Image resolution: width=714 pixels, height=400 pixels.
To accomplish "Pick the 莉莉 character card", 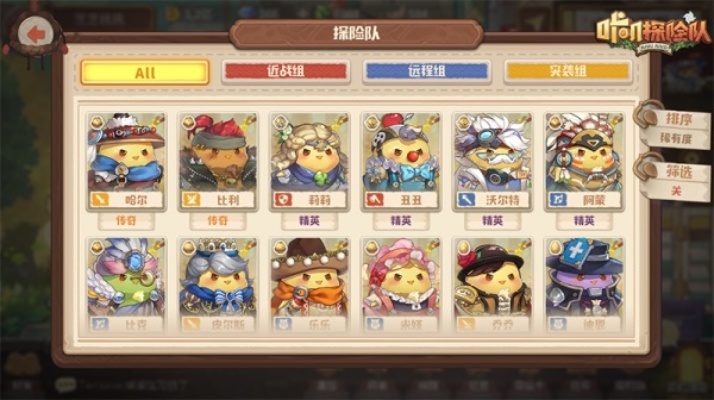I will [x=309, y=160].
